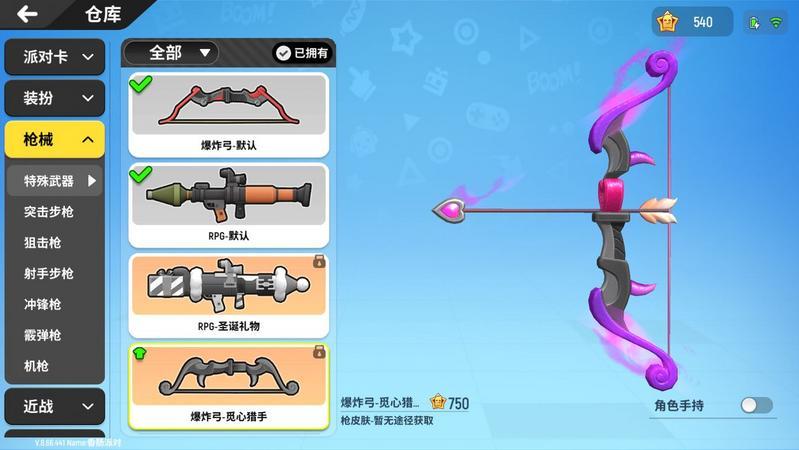Expand the 装扮 category
Viewport: 799px width, 450px height.
click(55, 98)
